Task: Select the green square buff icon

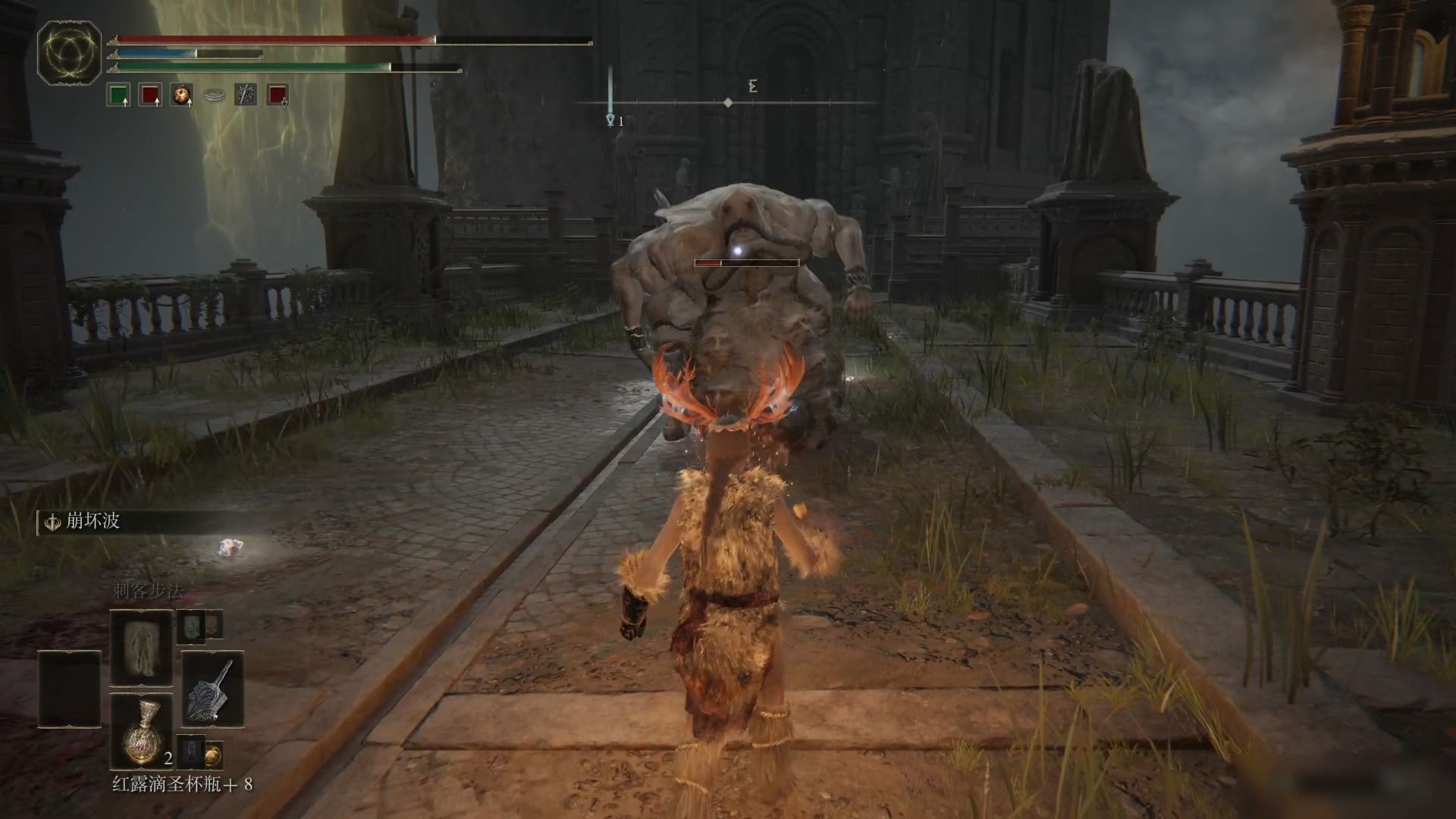Action: (x=118, y=95)
